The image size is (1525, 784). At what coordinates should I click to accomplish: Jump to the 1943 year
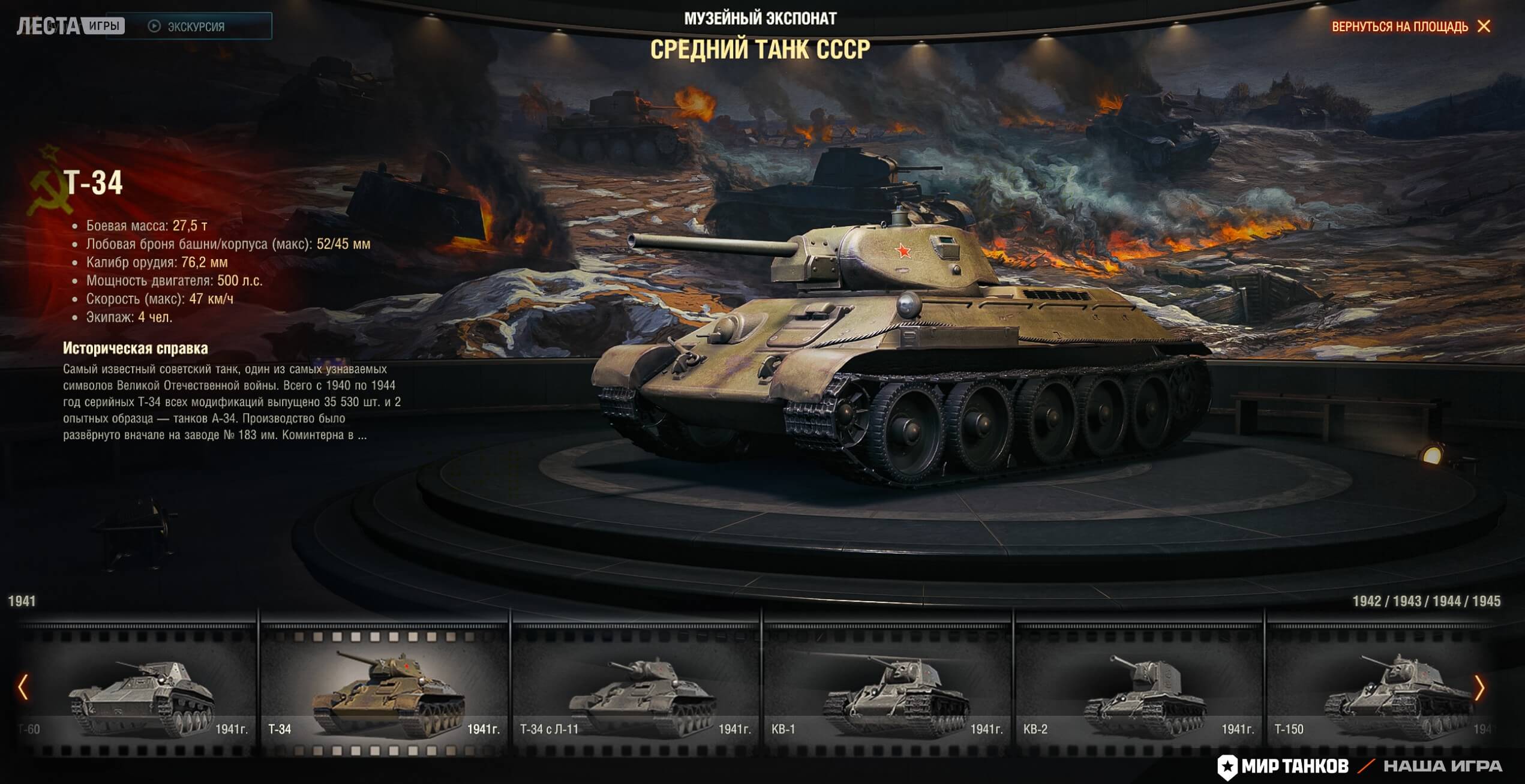pos(1407,601)
